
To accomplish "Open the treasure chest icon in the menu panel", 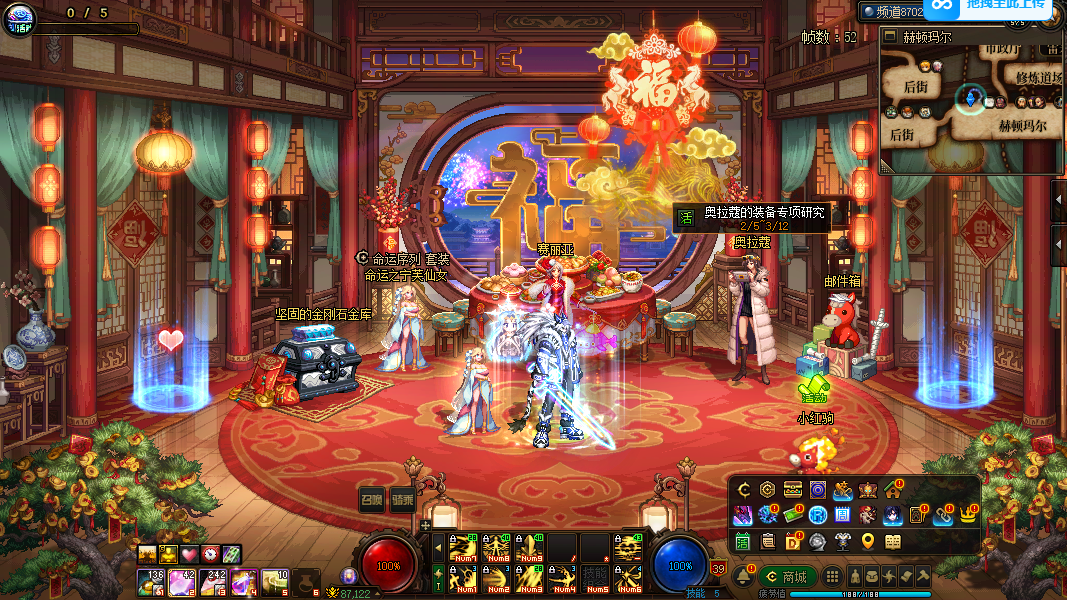I will click(792, 490).
